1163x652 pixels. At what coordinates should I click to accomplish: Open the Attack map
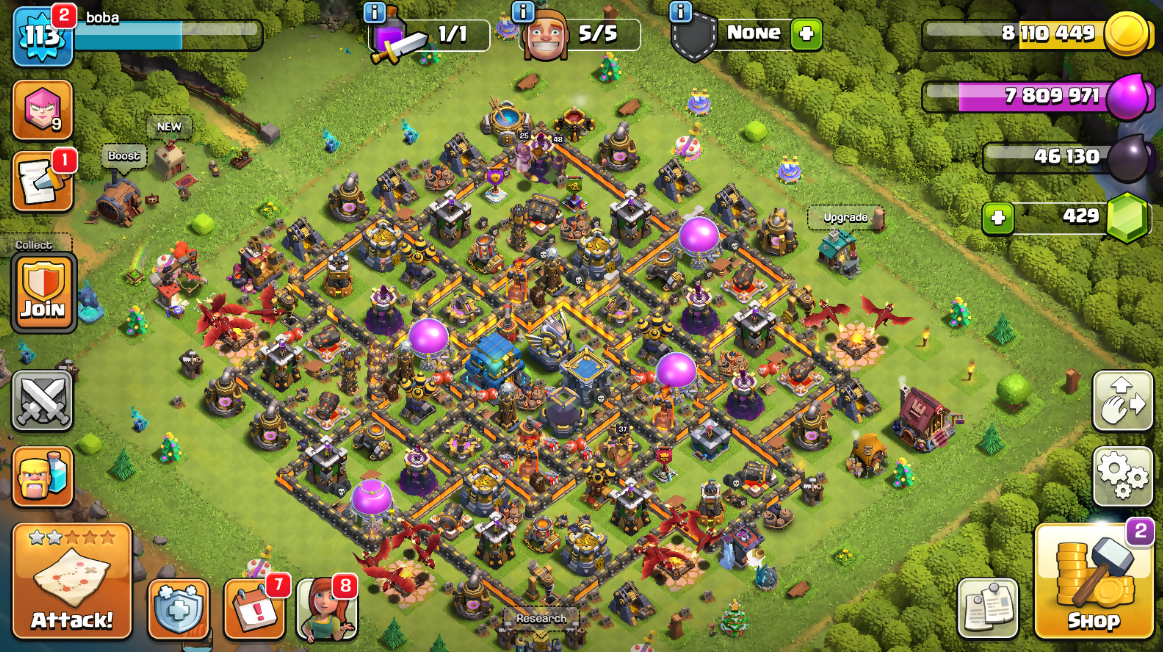coord(72,582)
